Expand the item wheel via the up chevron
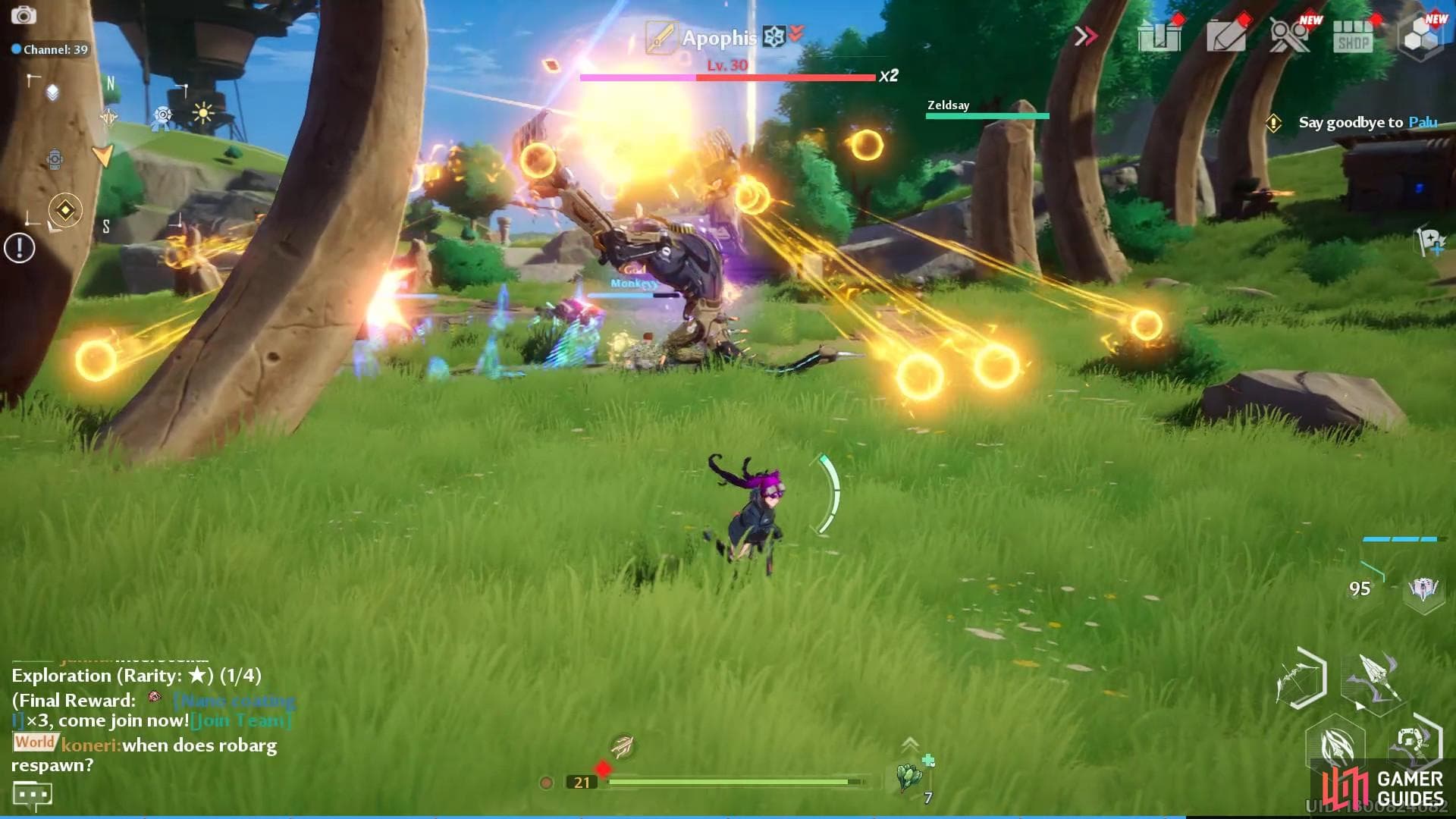The image size is (1456, 819). pos(910,745)
